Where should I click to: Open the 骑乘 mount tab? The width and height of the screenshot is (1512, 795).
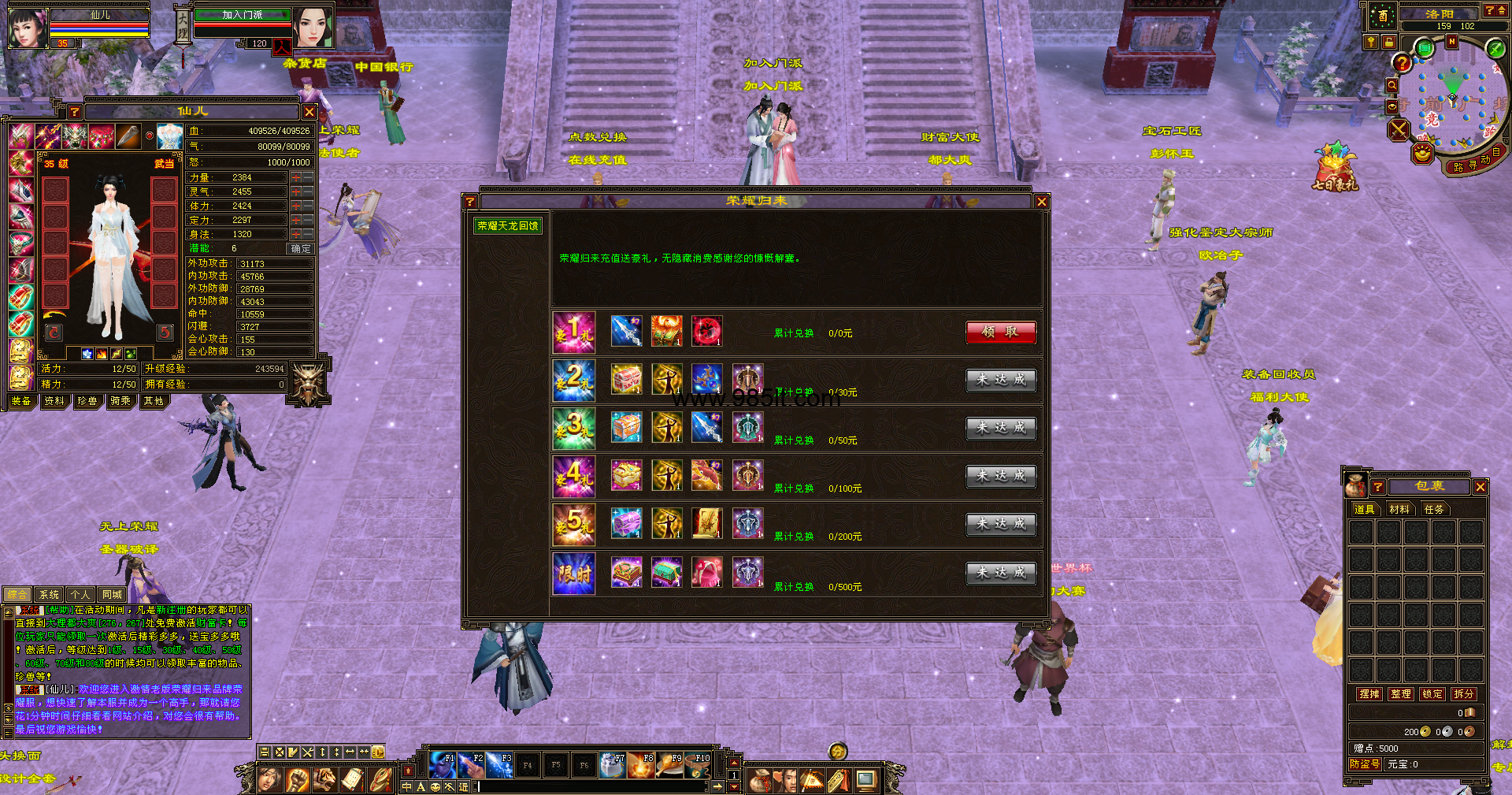[x=120, y=401]
